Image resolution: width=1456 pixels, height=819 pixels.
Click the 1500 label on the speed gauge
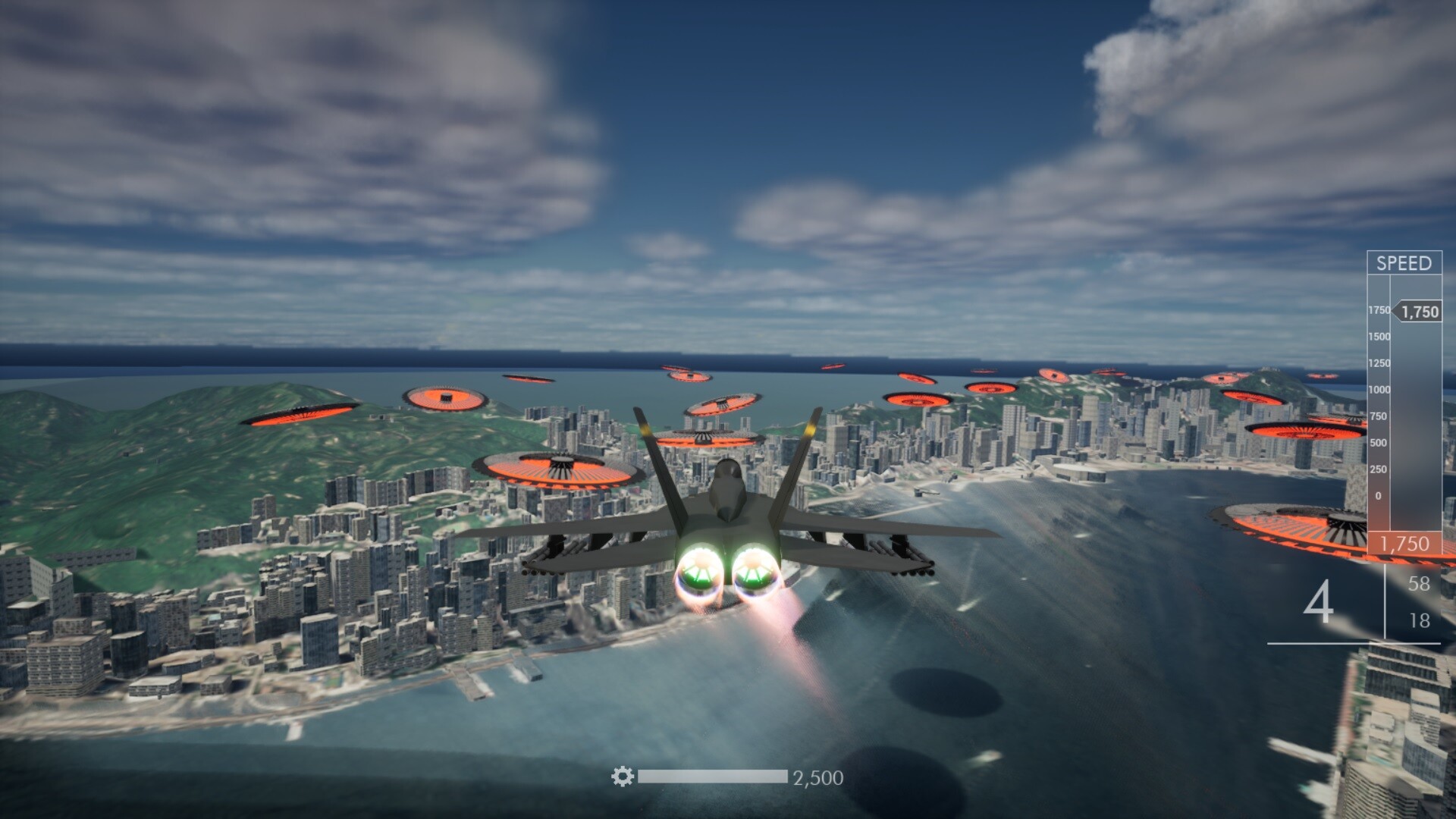click(1379, 337)
